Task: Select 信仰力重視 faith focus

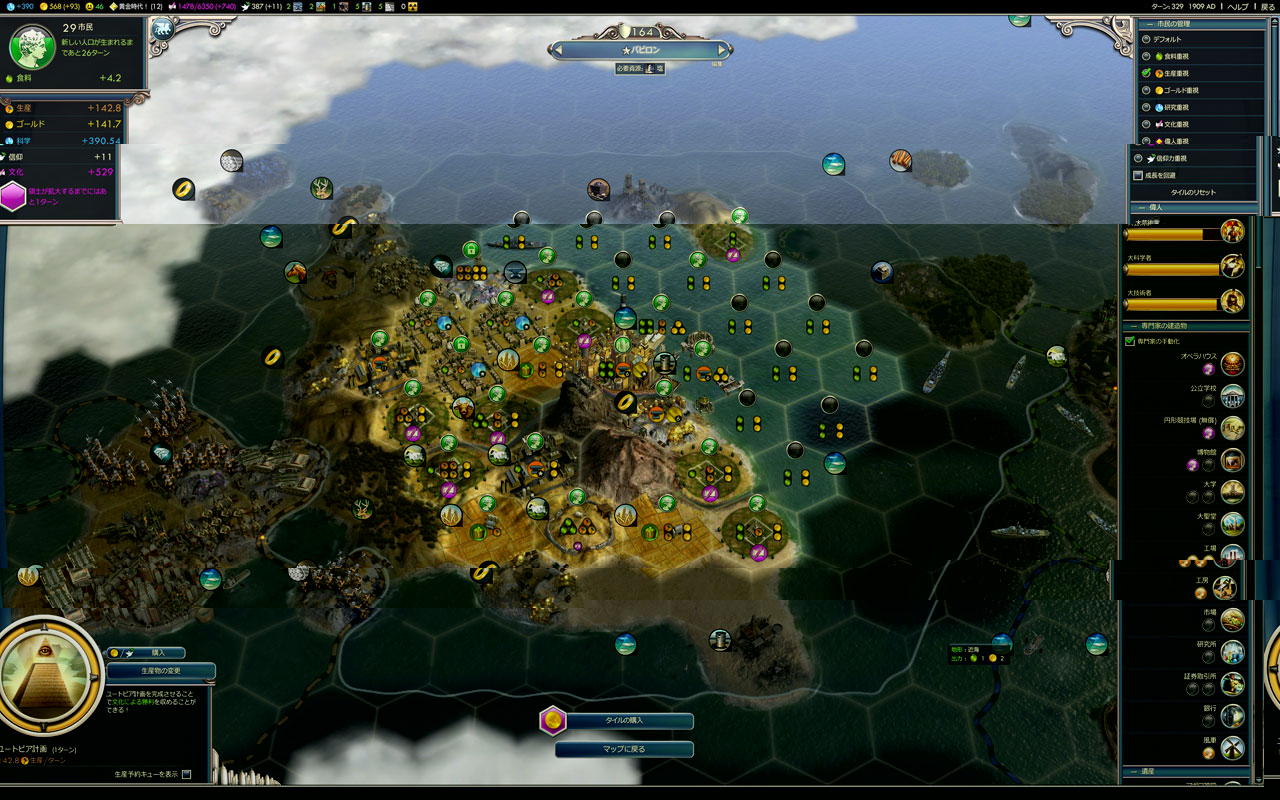Action: 1138,158
